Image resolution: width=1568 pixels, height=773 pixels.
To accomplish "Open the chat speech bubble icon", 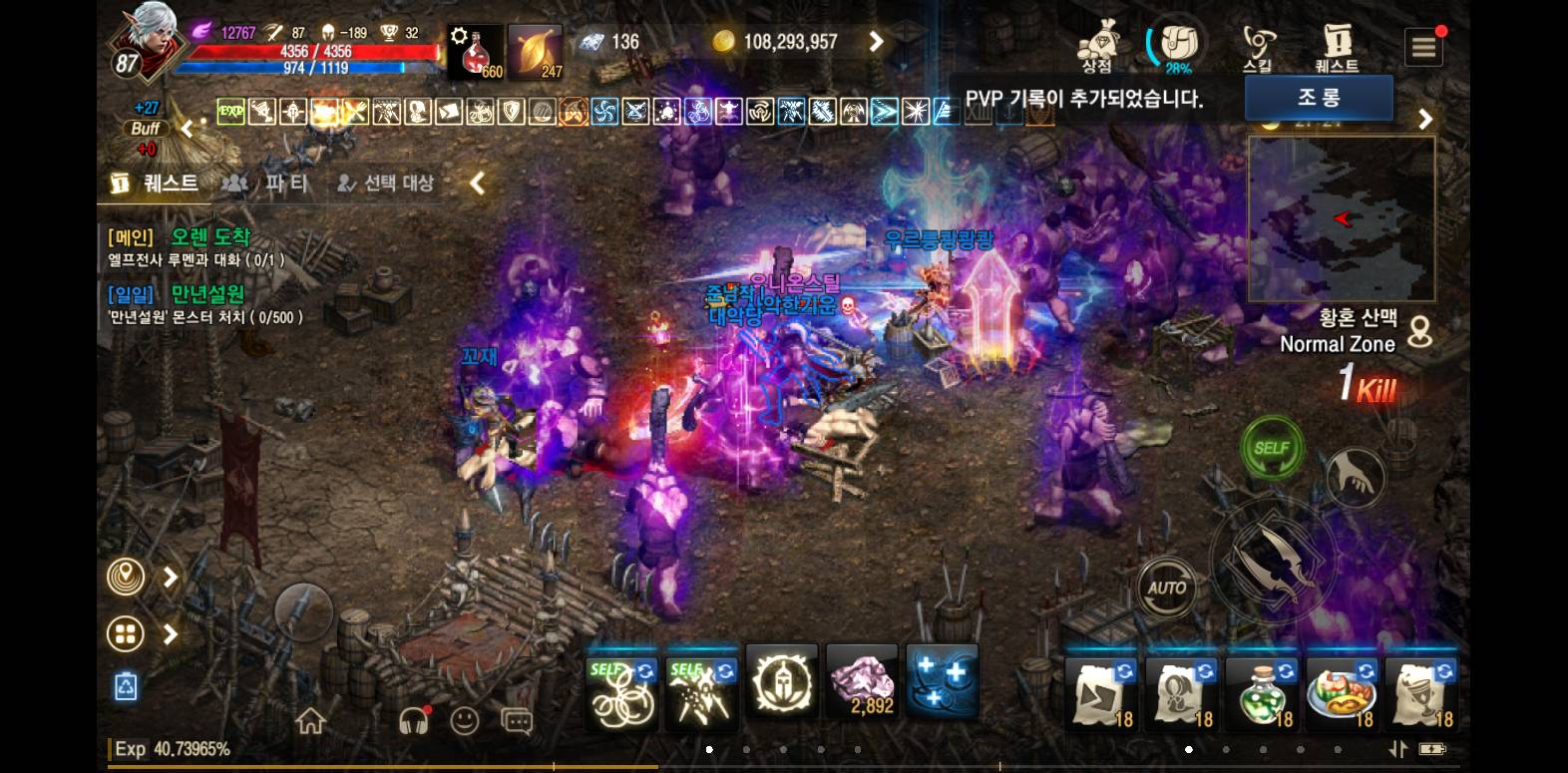I will [516, 721].
